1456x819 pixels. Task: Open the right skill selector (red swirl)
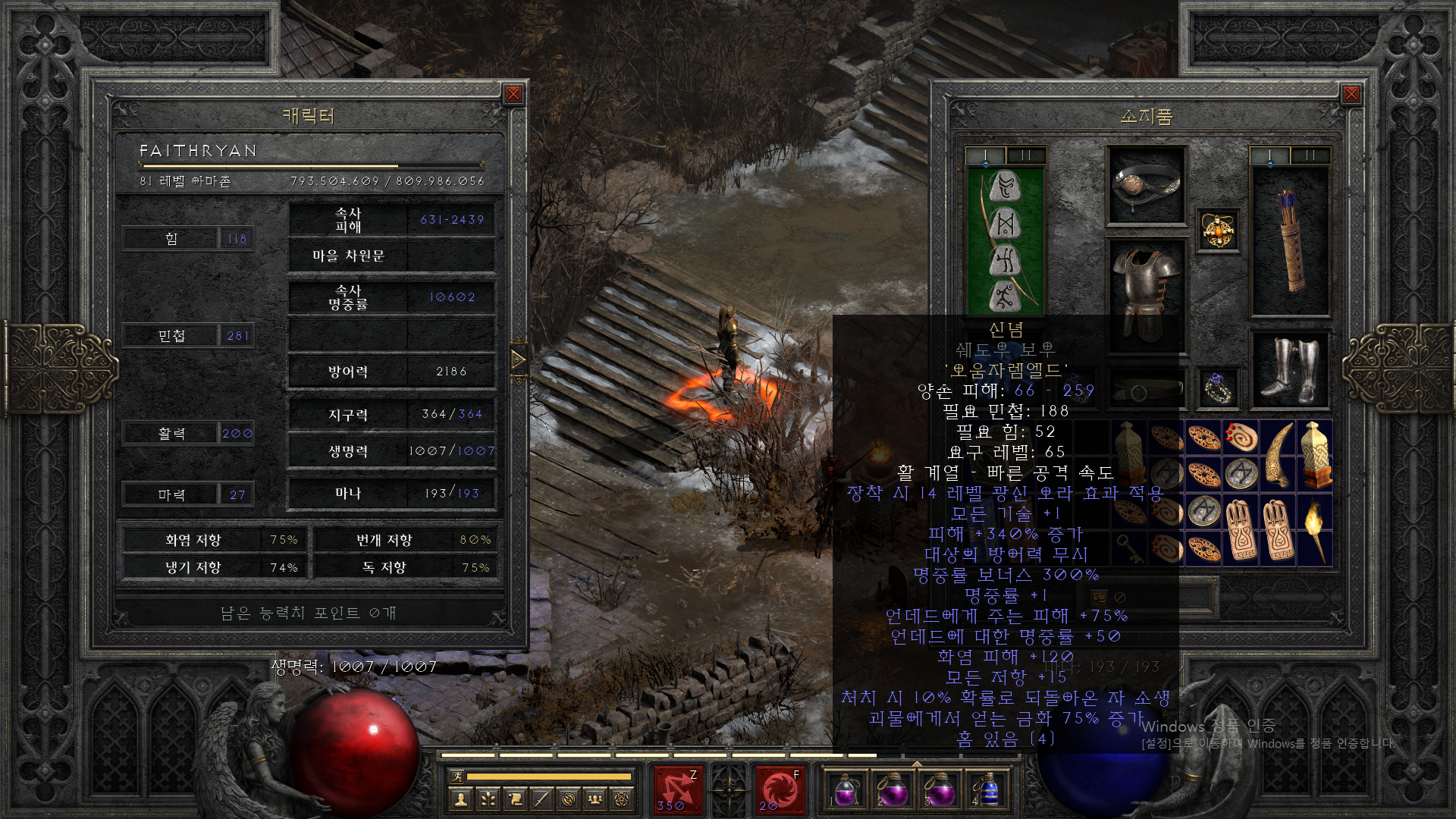click(x=780, y=789)
